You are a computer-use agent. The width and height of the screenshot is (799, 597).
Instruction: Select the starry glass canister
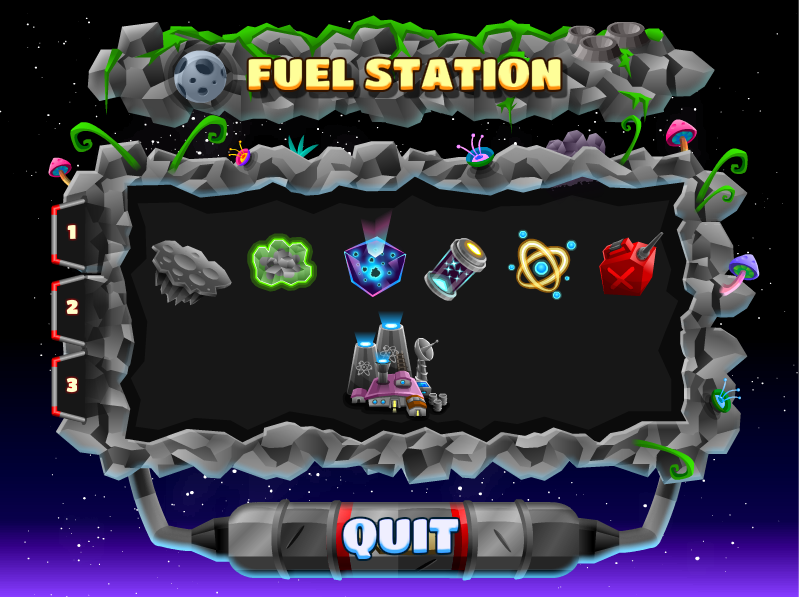456,268
